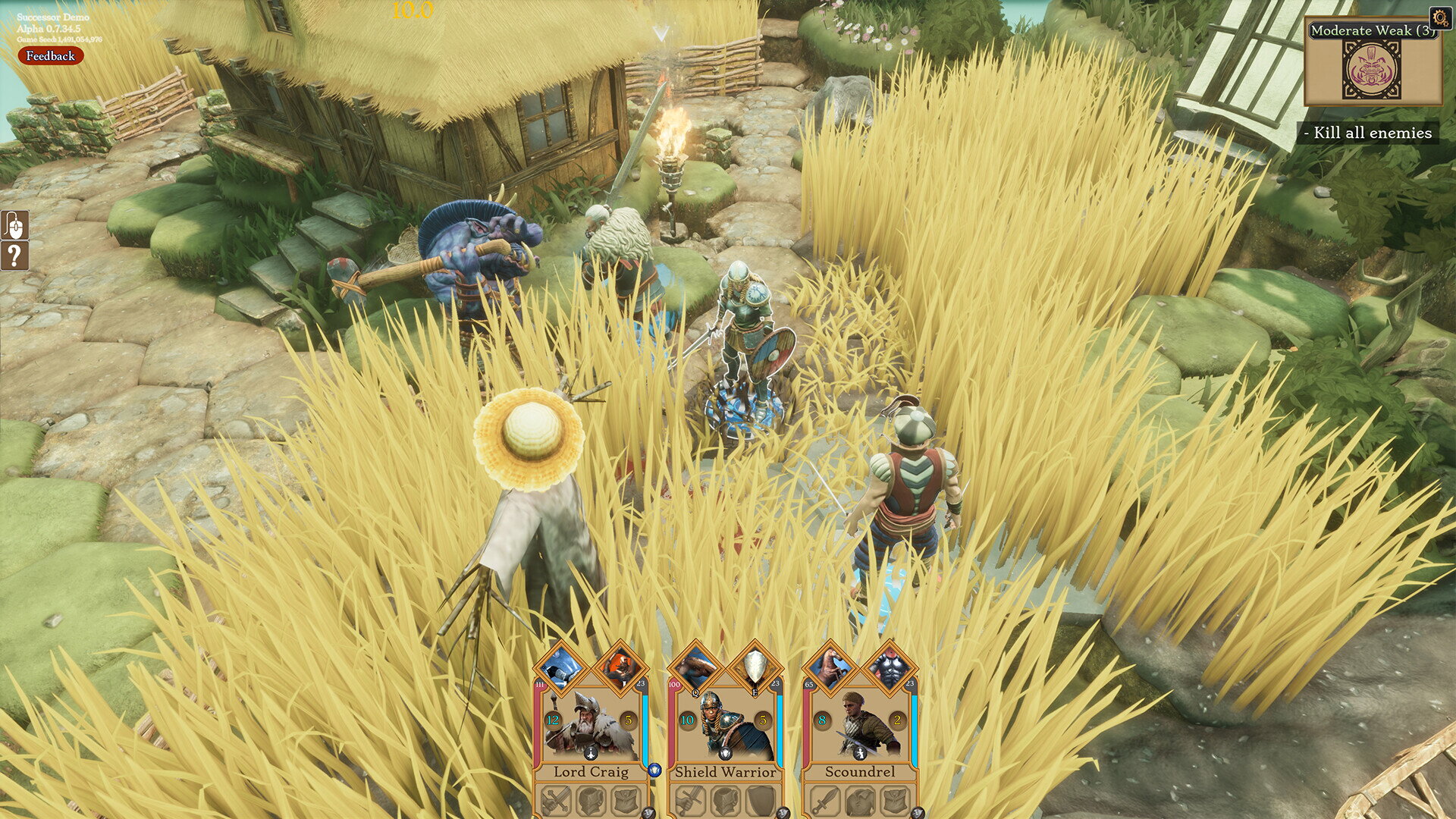Use Shield Warrior's Q ability

click(x=697, y=668)
